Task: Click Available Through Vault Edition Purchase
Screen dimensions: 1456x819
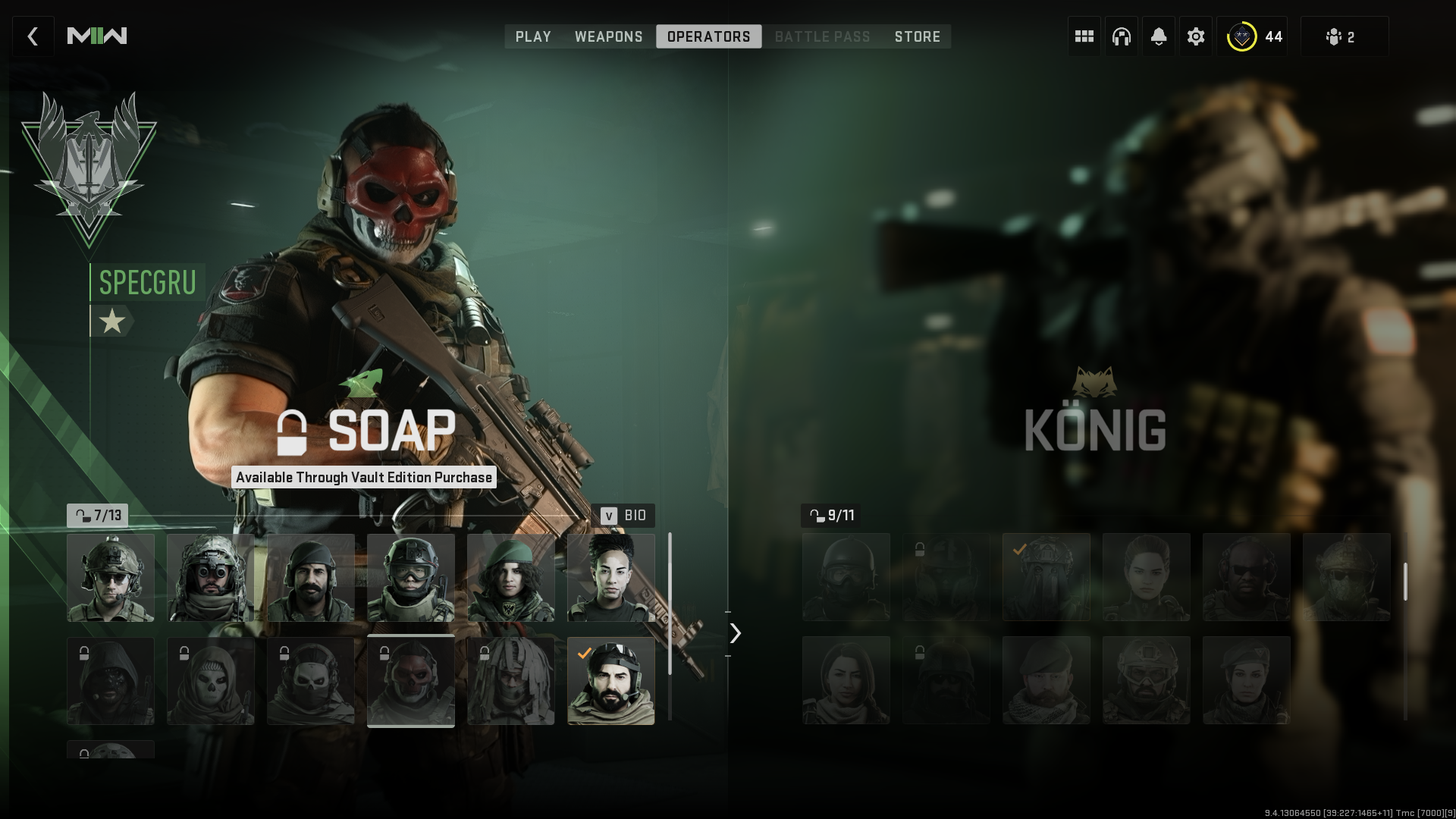Action: pos(364,478)
